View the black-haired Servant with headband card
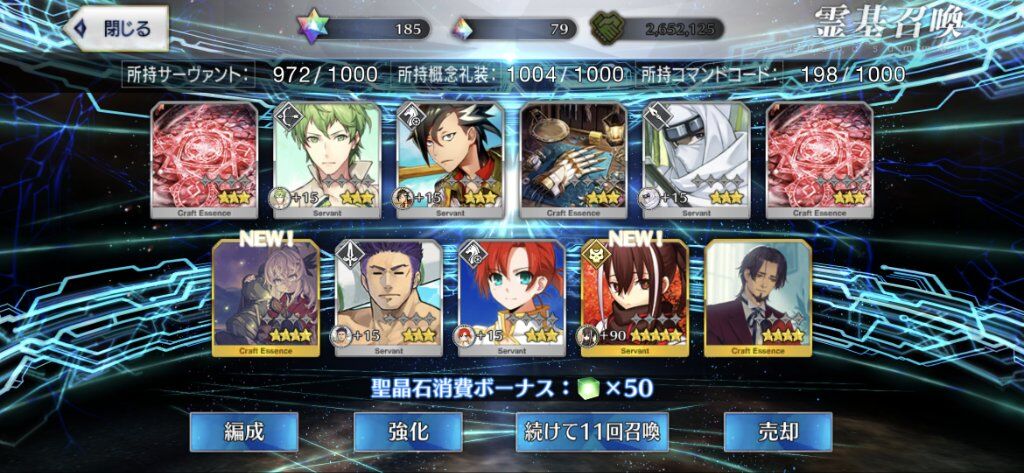Screen dimensions: 1024x473 [x=450, y=160]
